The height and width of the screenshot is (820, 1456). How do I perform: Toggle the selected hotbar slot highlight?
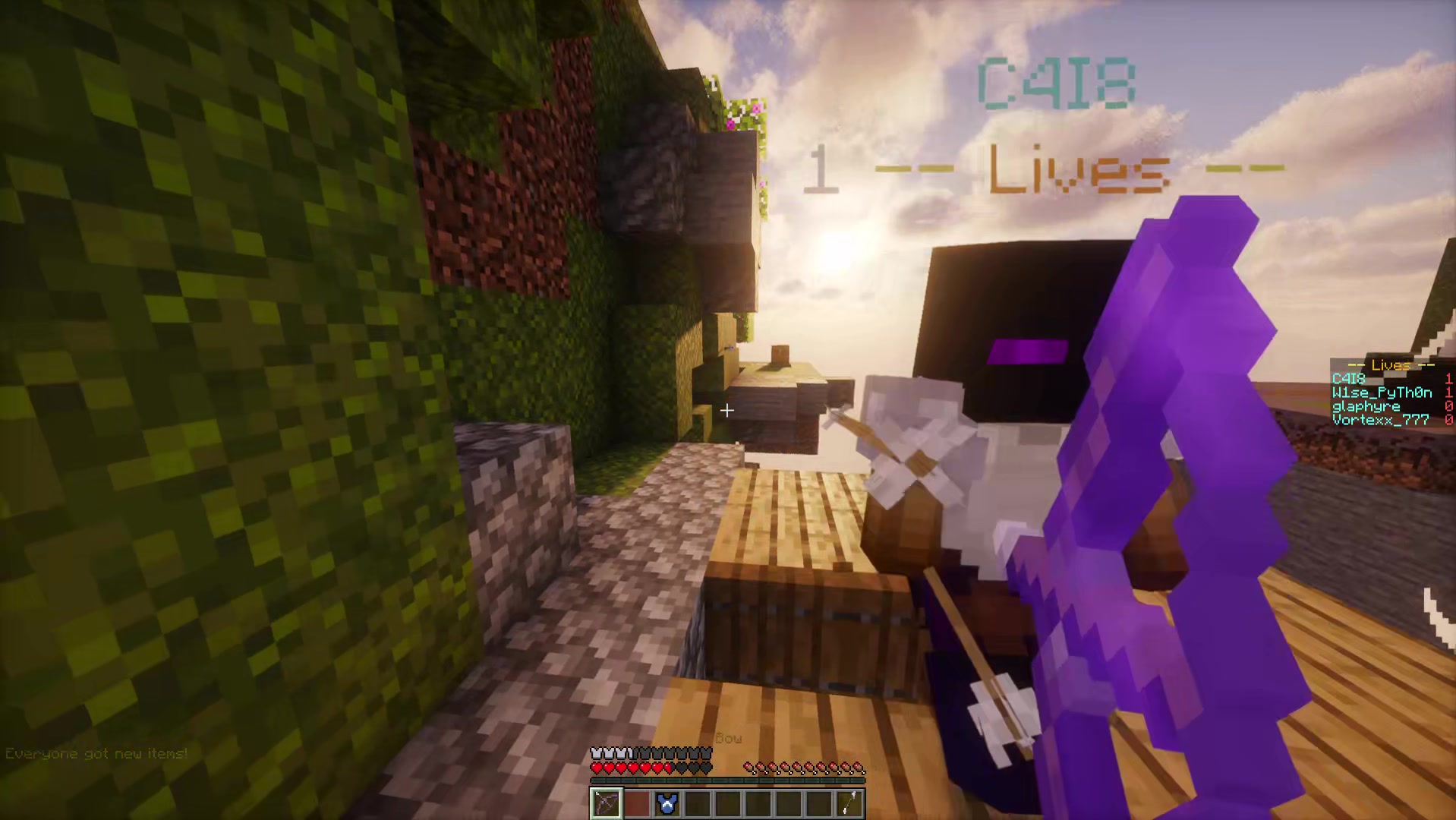pyautogui.click(x=606, y=803)
